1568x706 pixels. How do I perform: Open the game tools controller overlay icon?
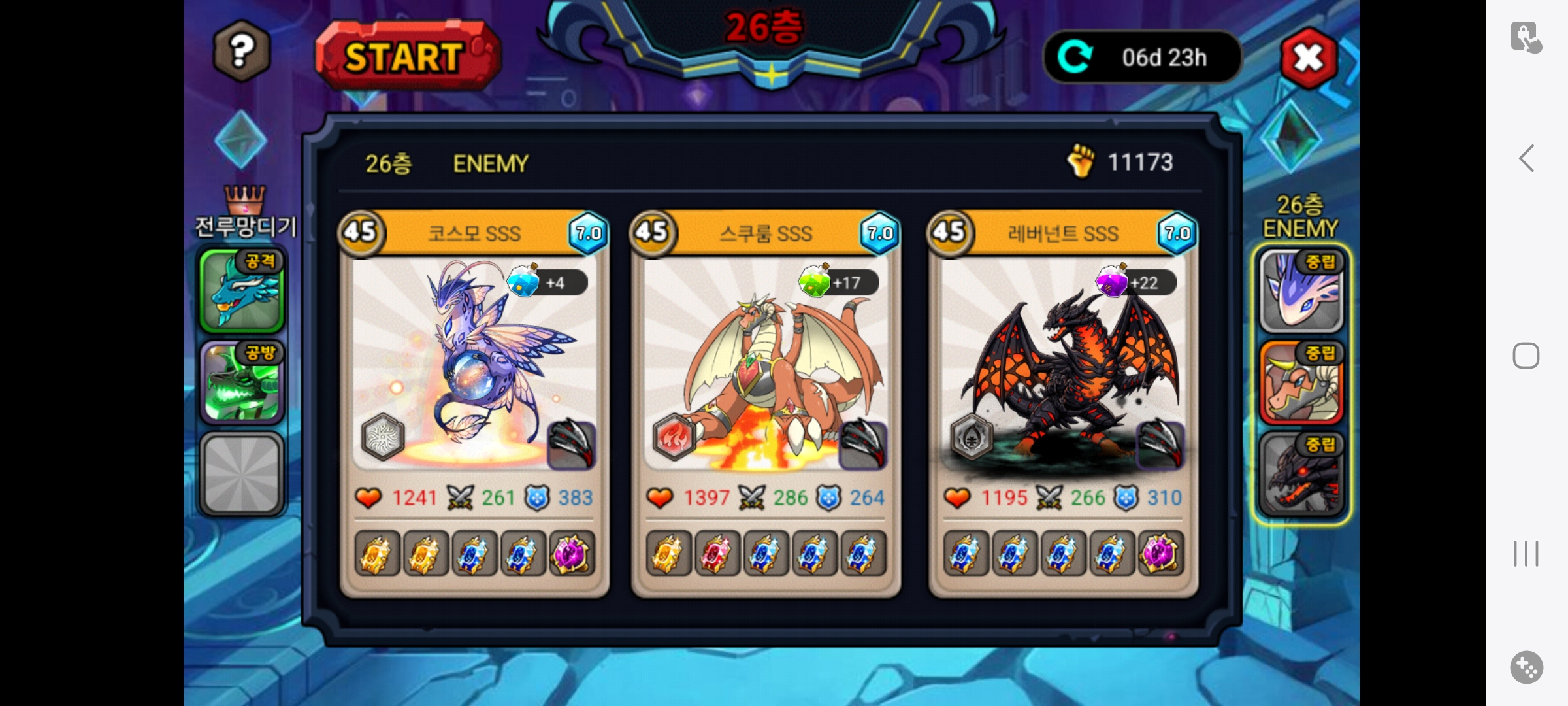tap(1526, 667)
